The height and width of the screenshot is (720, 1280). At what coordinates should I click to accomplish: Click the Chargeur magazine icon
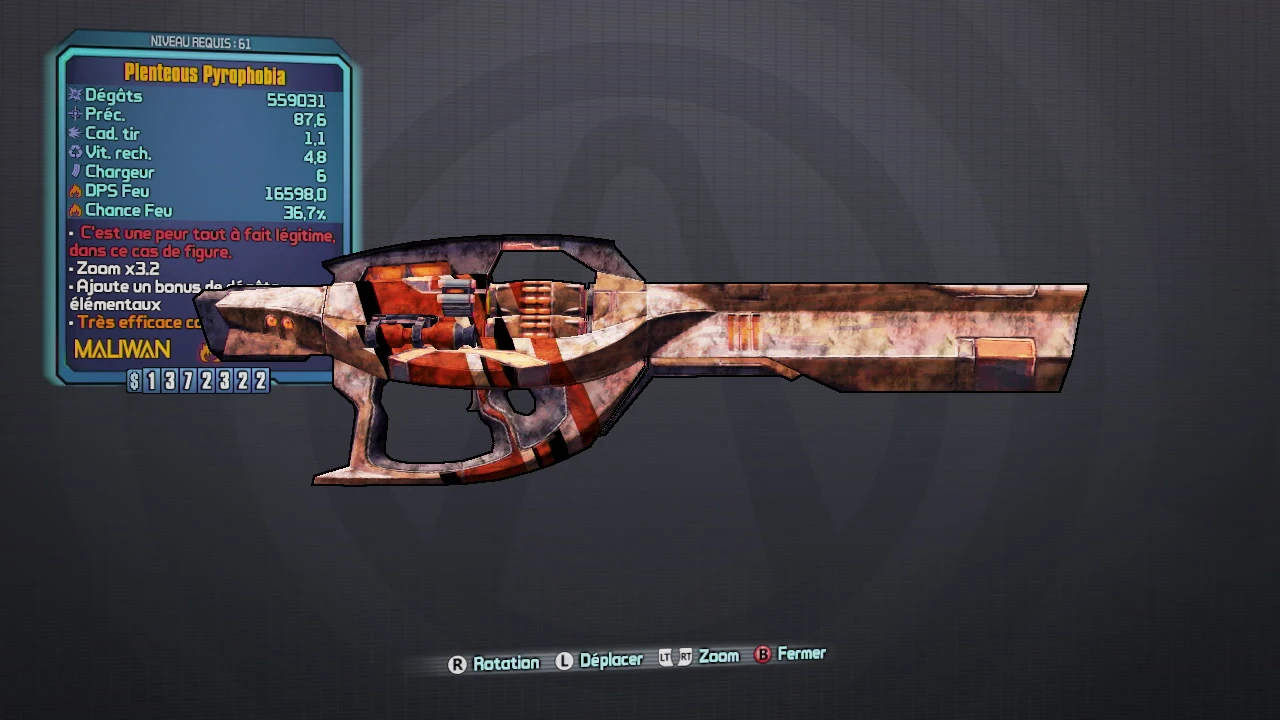coord(74,172)
